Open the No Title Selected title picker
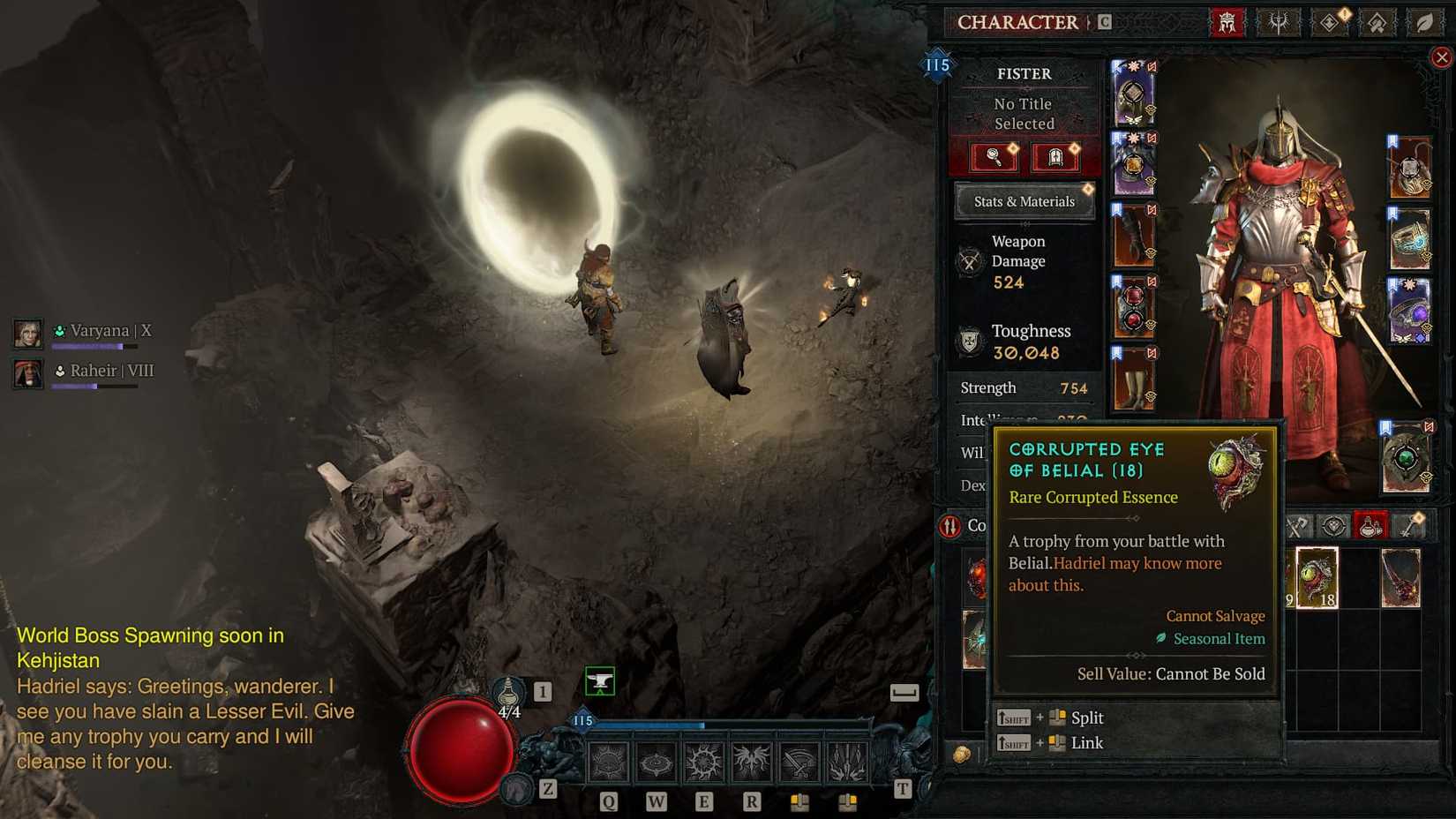The width and height of the screenshot is (1456, 819). pos(1024,113)
